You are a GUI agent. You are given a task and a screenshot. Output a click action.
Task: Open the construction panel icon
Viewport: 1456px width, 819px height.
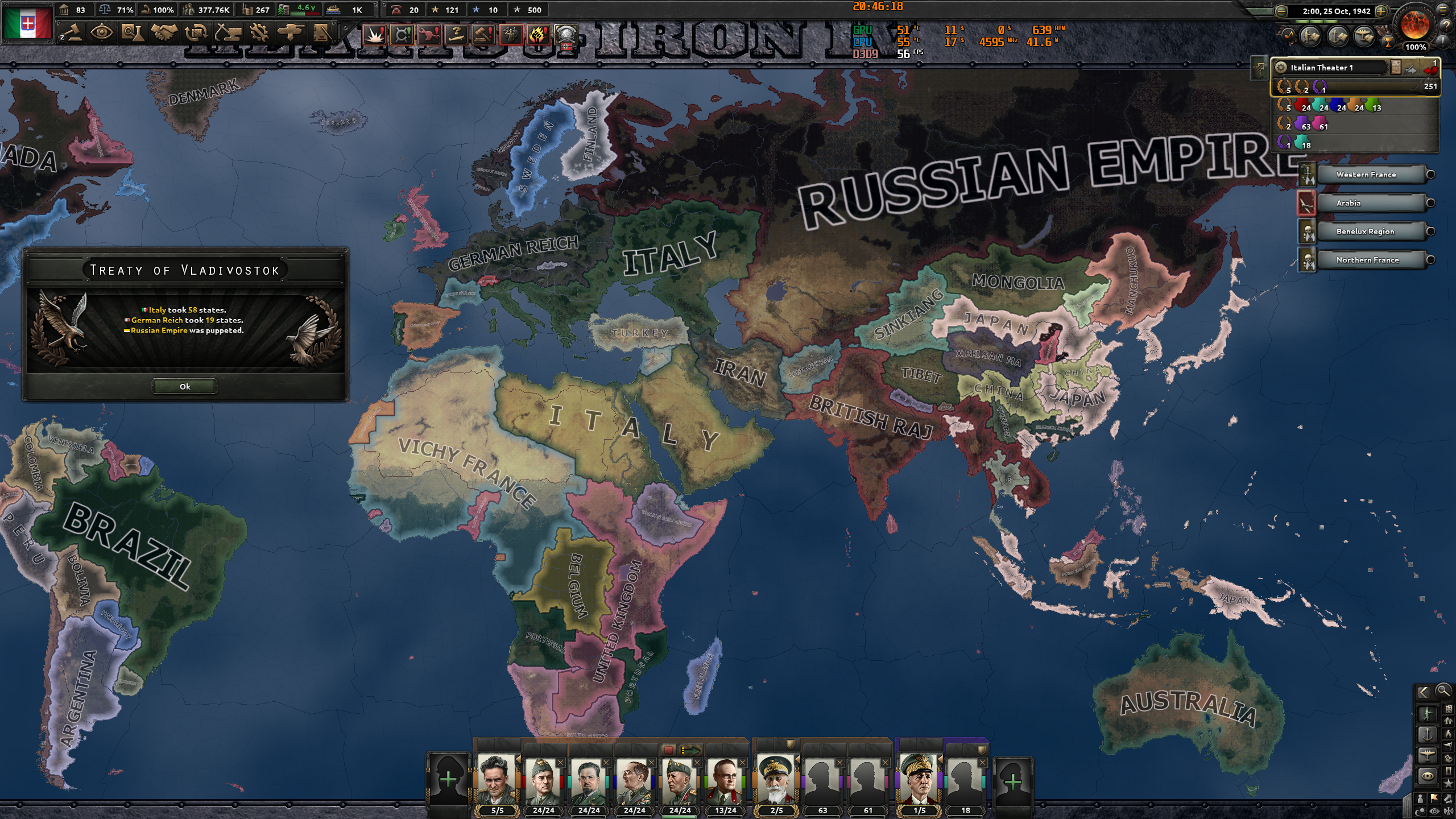point(228,33)
